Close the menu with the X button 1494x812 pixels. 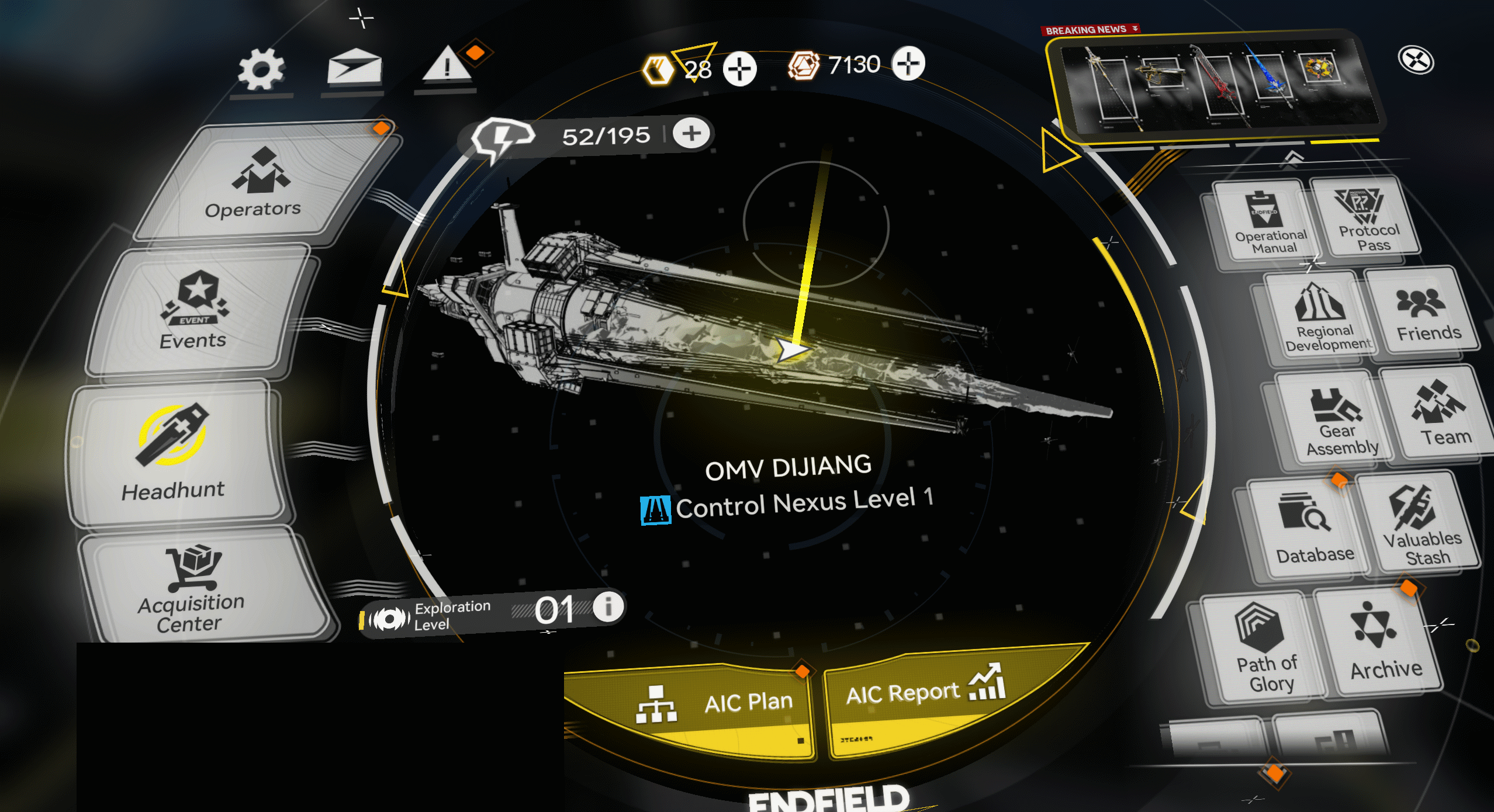(x=1416, y=60)
